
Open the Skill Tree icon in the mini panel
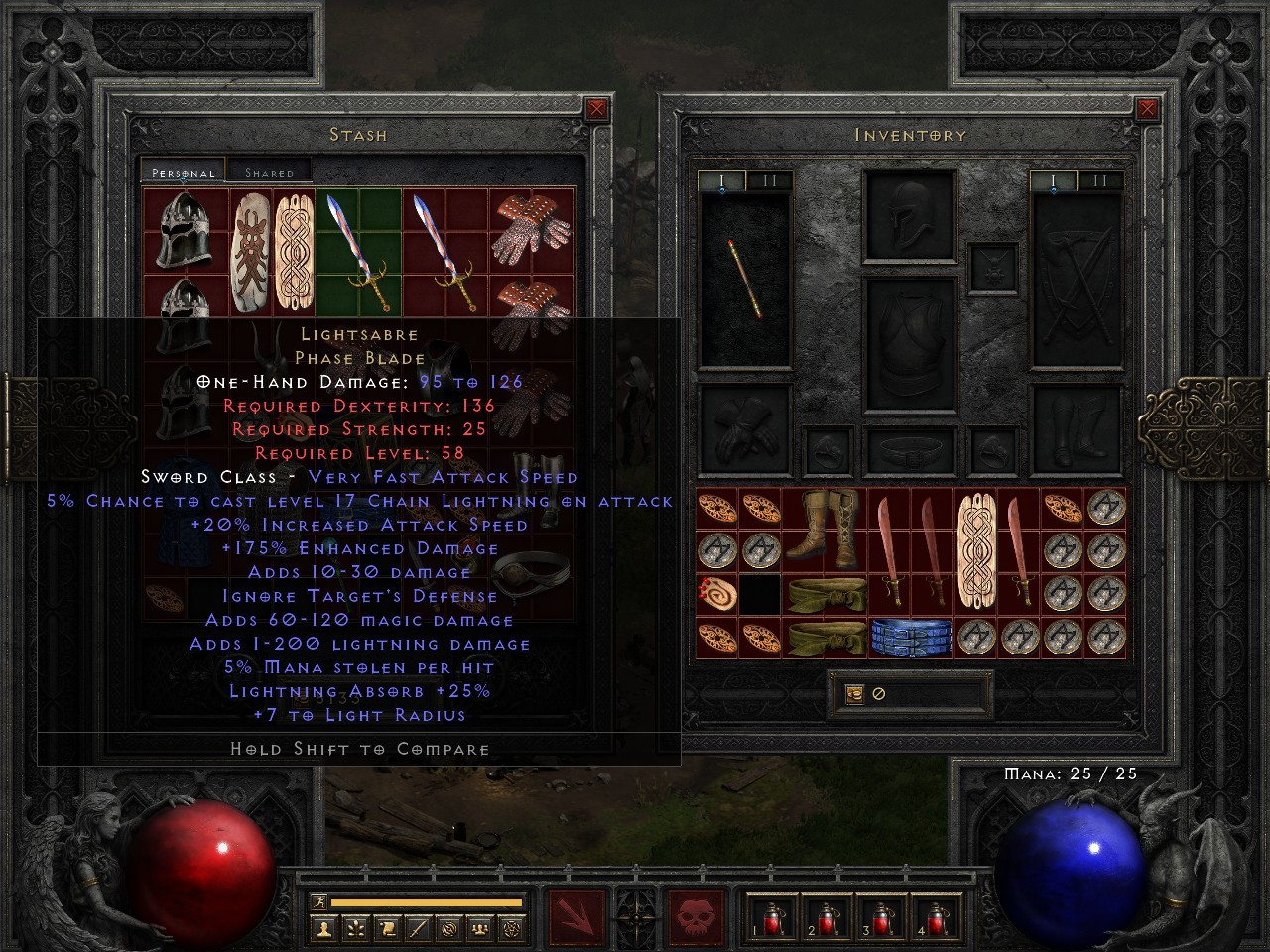click(x=355, y=930)
